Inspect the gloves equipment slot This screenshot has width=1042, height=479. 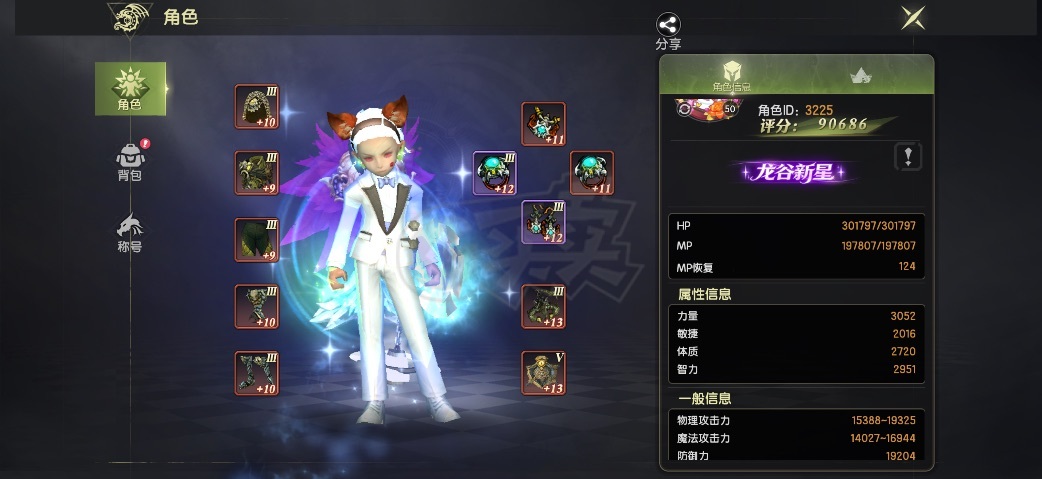(x=256, y=306)
